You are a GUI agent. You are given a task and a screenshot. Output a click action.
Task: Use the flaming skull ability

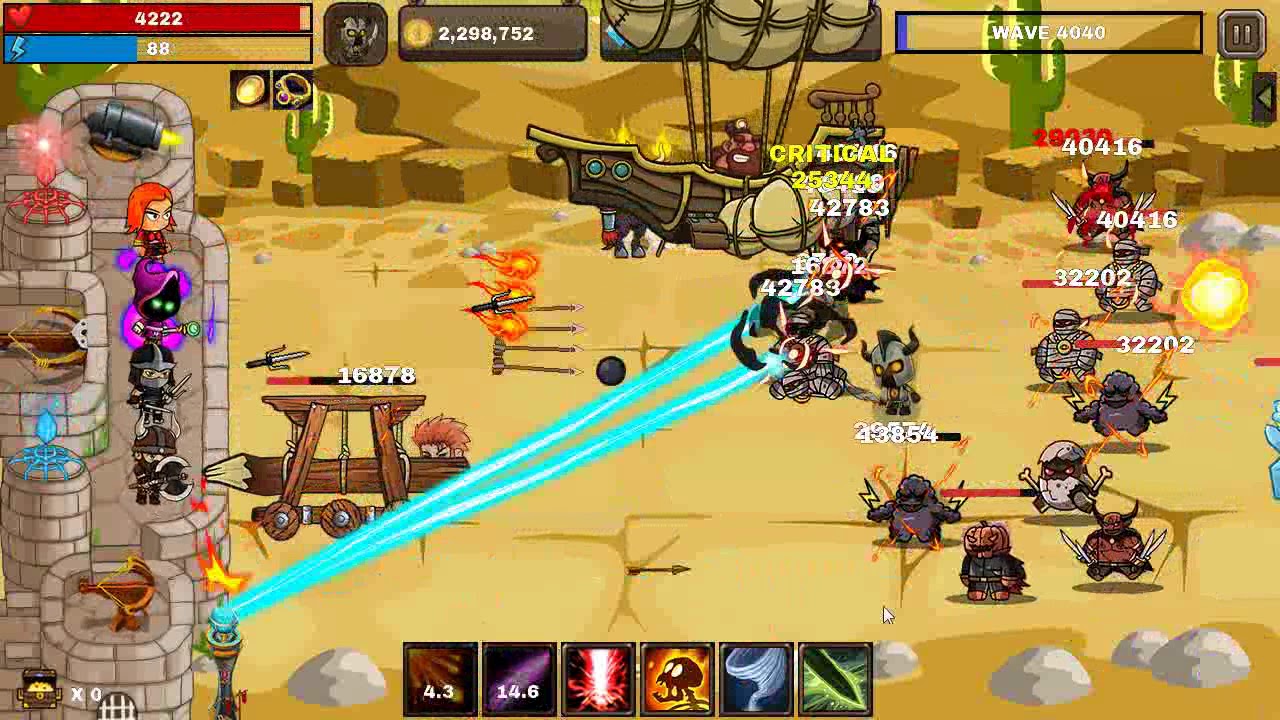(677, 680)
